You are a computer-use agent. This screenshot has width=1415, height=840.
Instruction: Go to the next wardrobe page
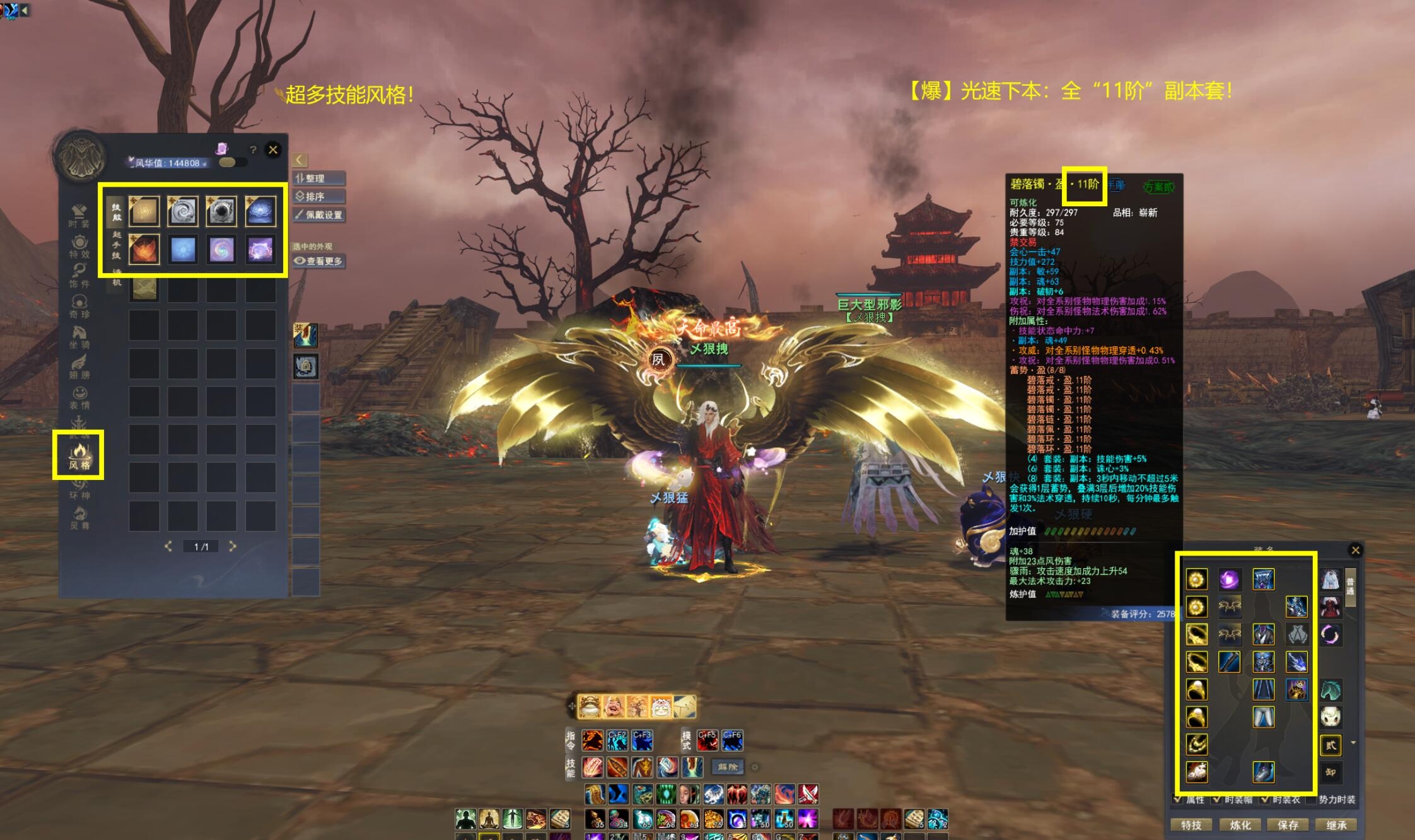pyautogui.click(x=233, y=546)
